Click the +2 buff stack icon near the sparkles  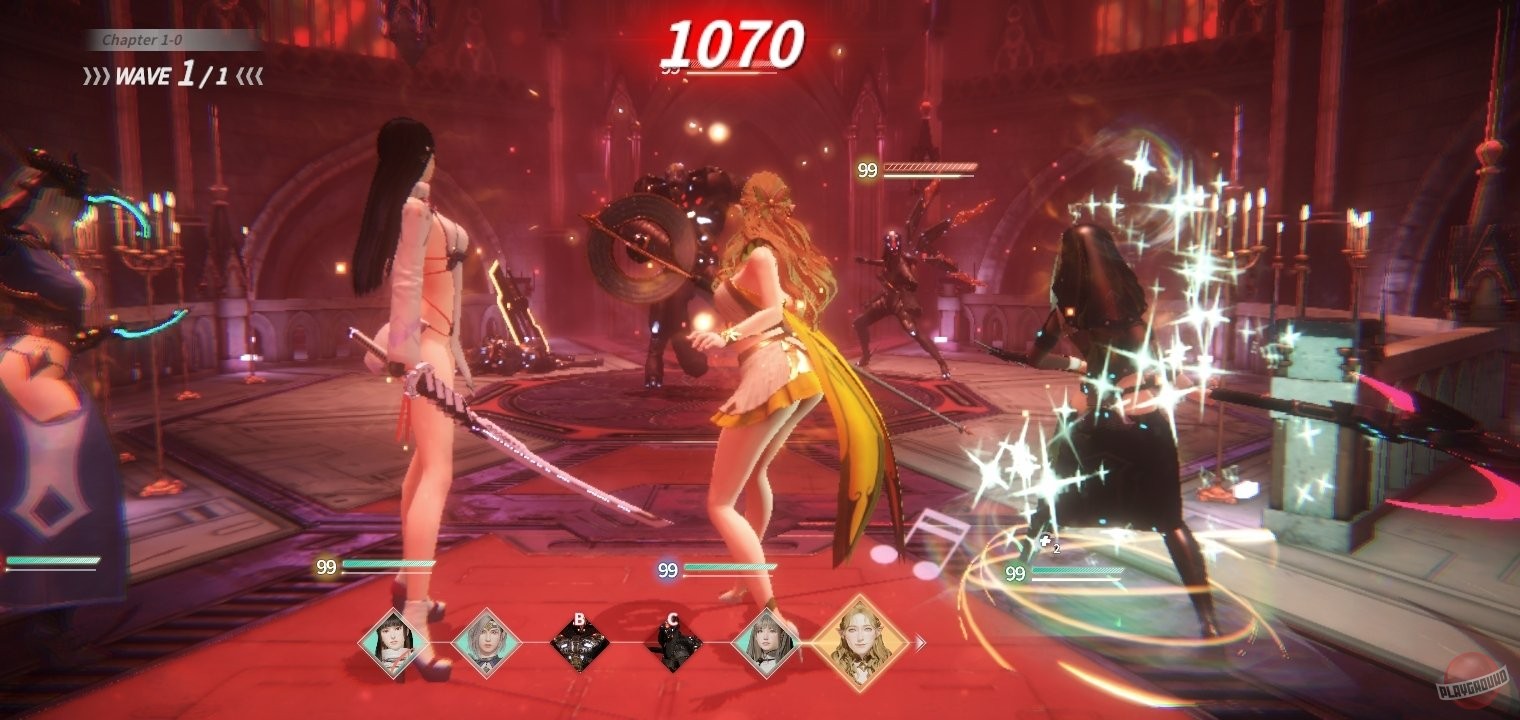click(1046, 542)
